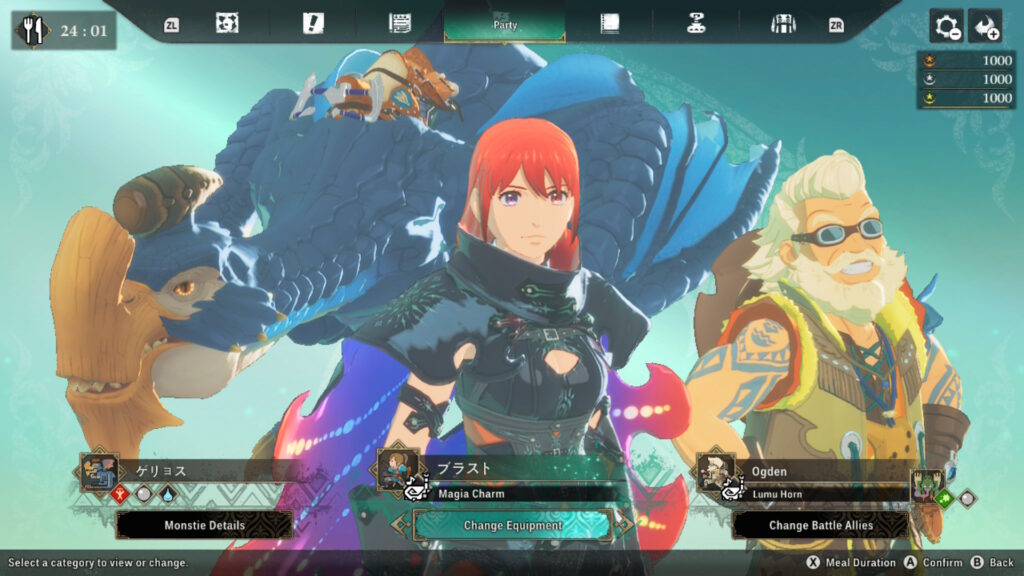Select the ゲリョス monstie portrait
Viewport: 1024px width, 576px height.
tap(100, 471)
